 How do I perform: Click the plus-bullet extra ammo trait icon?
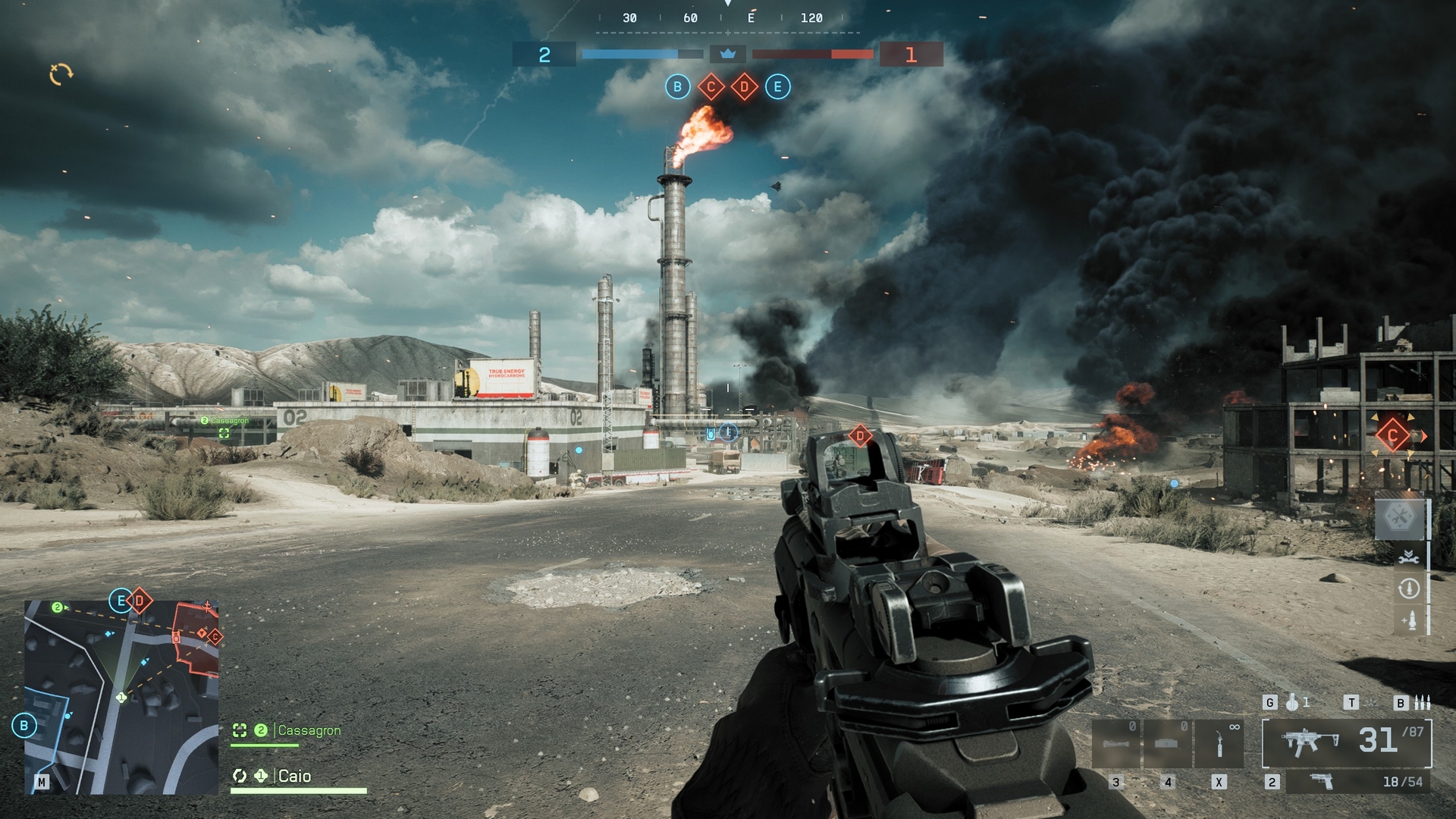coord(1409,620)
